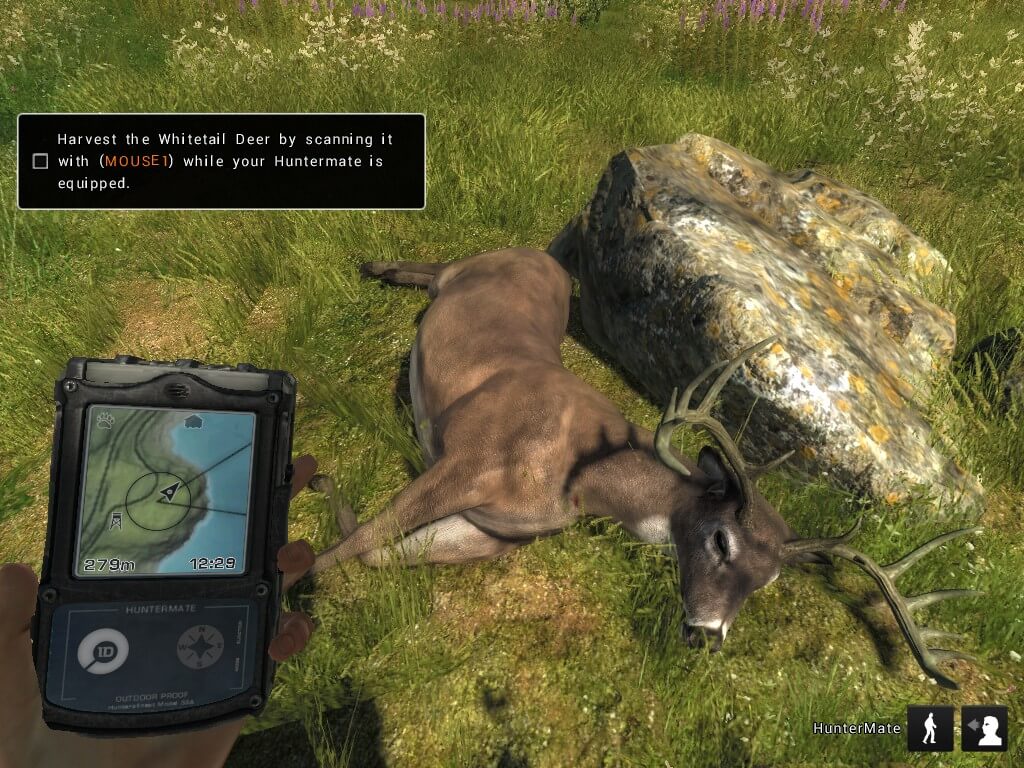1024x768 pixels.
Task: Click the walking stance icon
Action: tap(930, 728)
